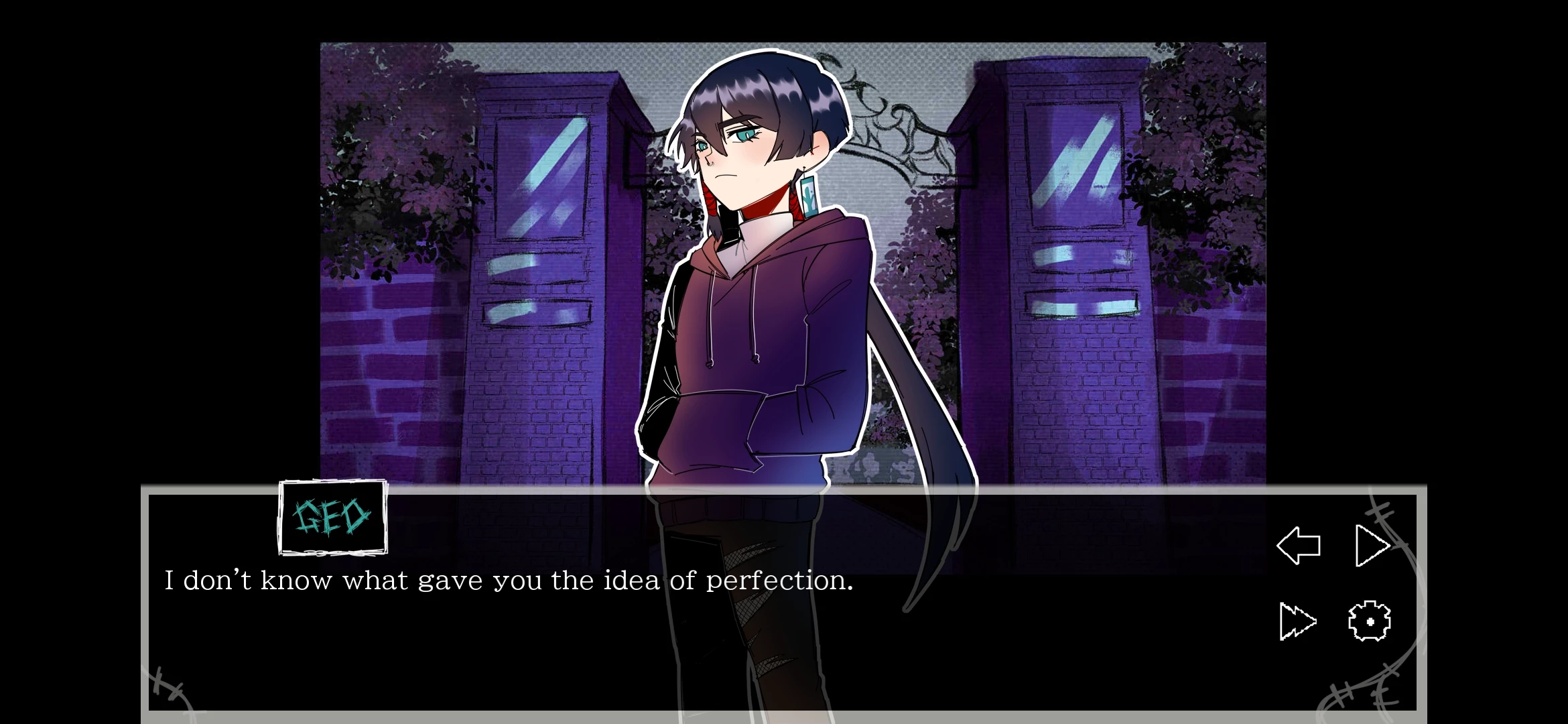Go back with the left arrow button

pos(1299,545)
